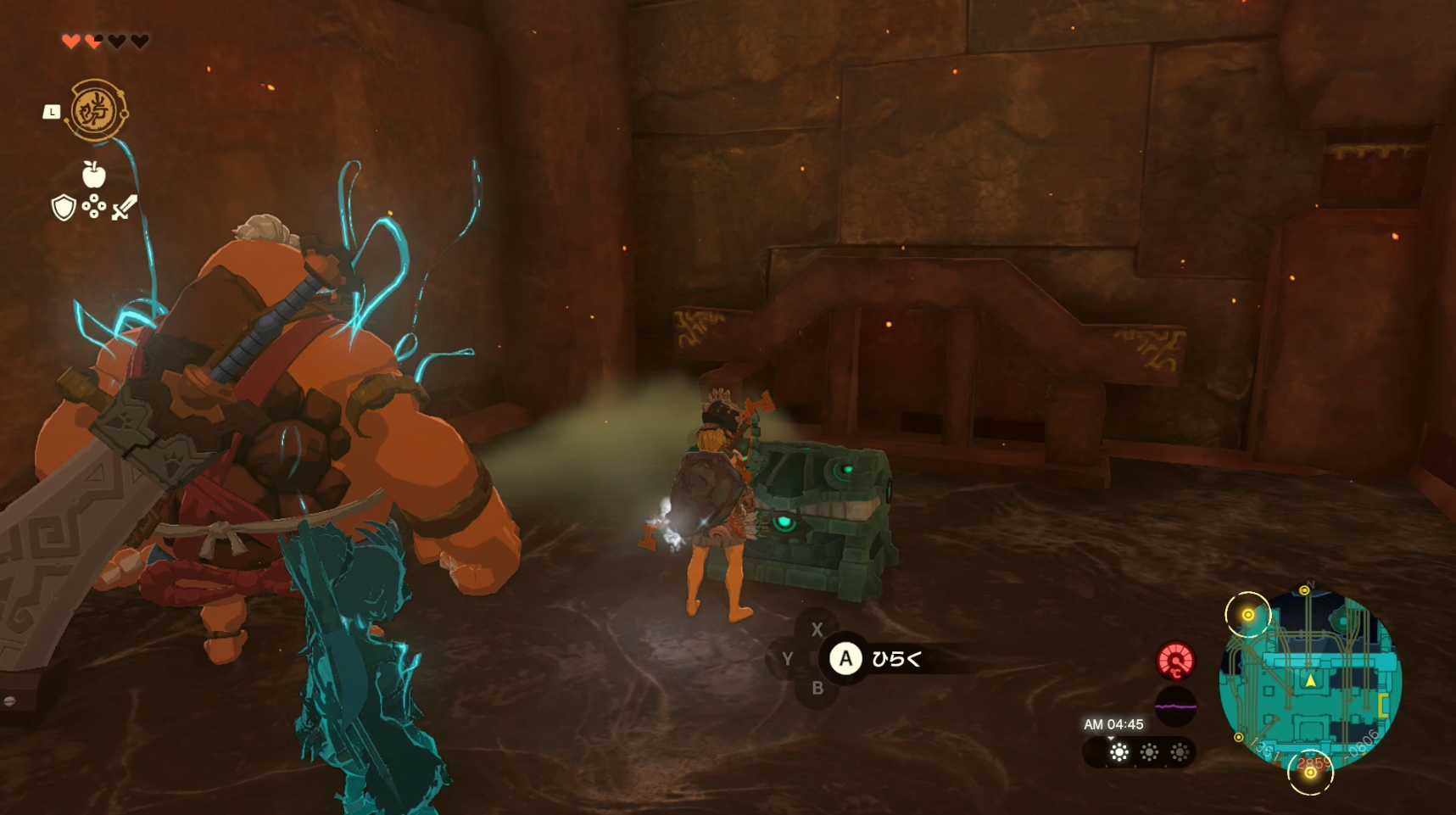Activate the golden ability rune icon
The image size is (1456, 815).
96,110
